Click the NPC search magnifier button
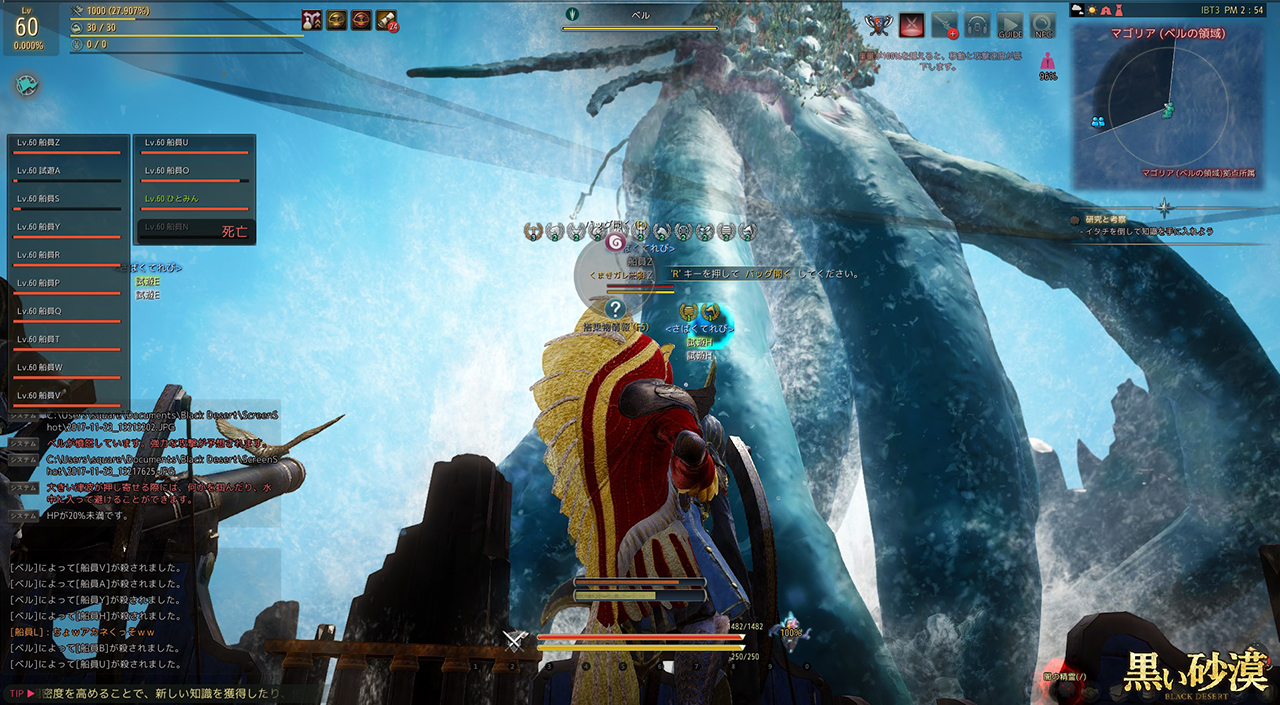Screen dimensions: 1280x705 click(x=1043, y=24)
